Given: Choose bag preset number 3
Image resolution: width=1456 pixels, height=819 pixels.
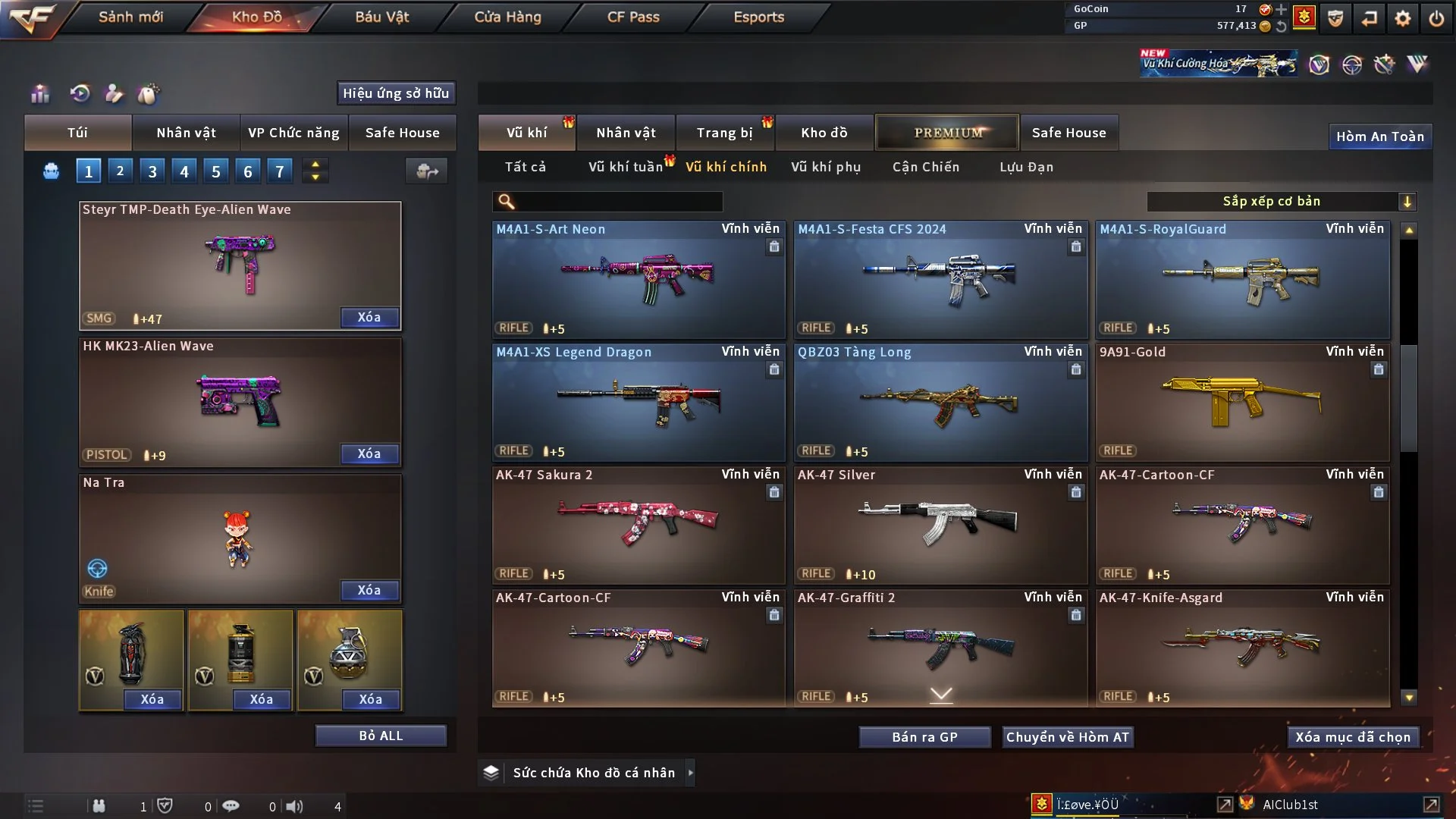Looking at the screenshot, I should click(152, 171).
